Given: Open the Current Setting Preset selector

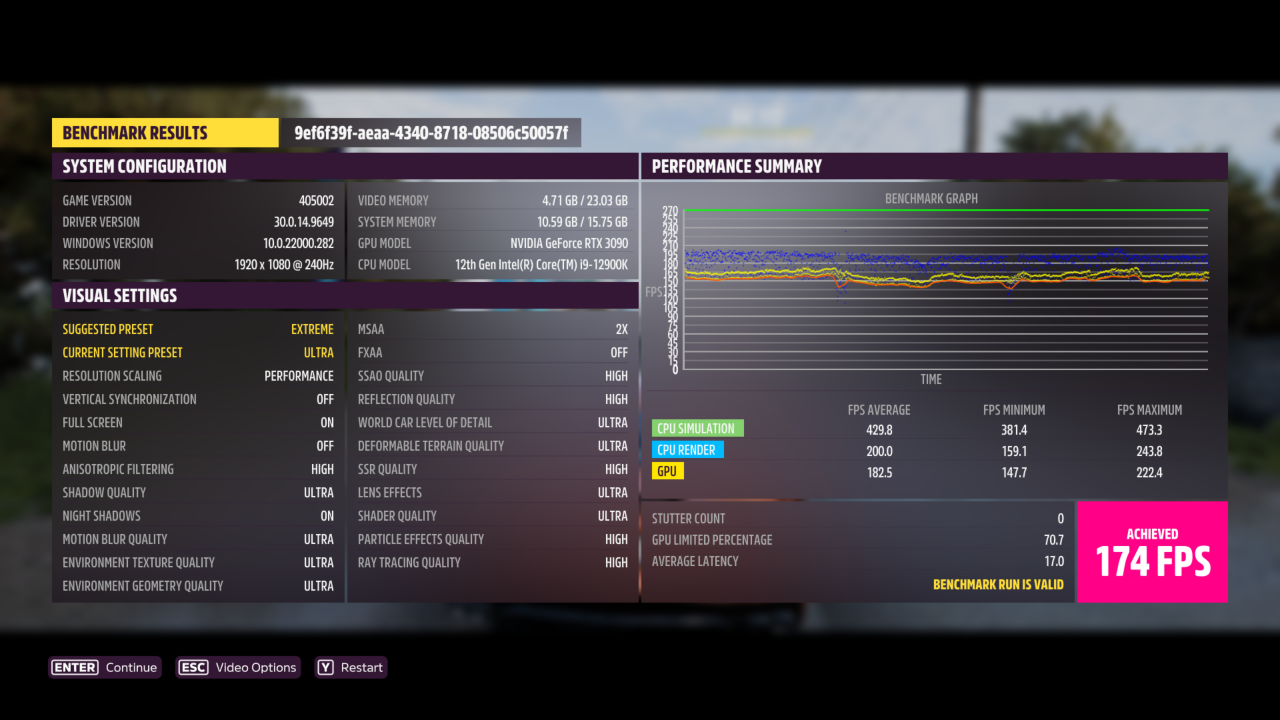Looking at the screenshot, I should [x=197, y=352].
